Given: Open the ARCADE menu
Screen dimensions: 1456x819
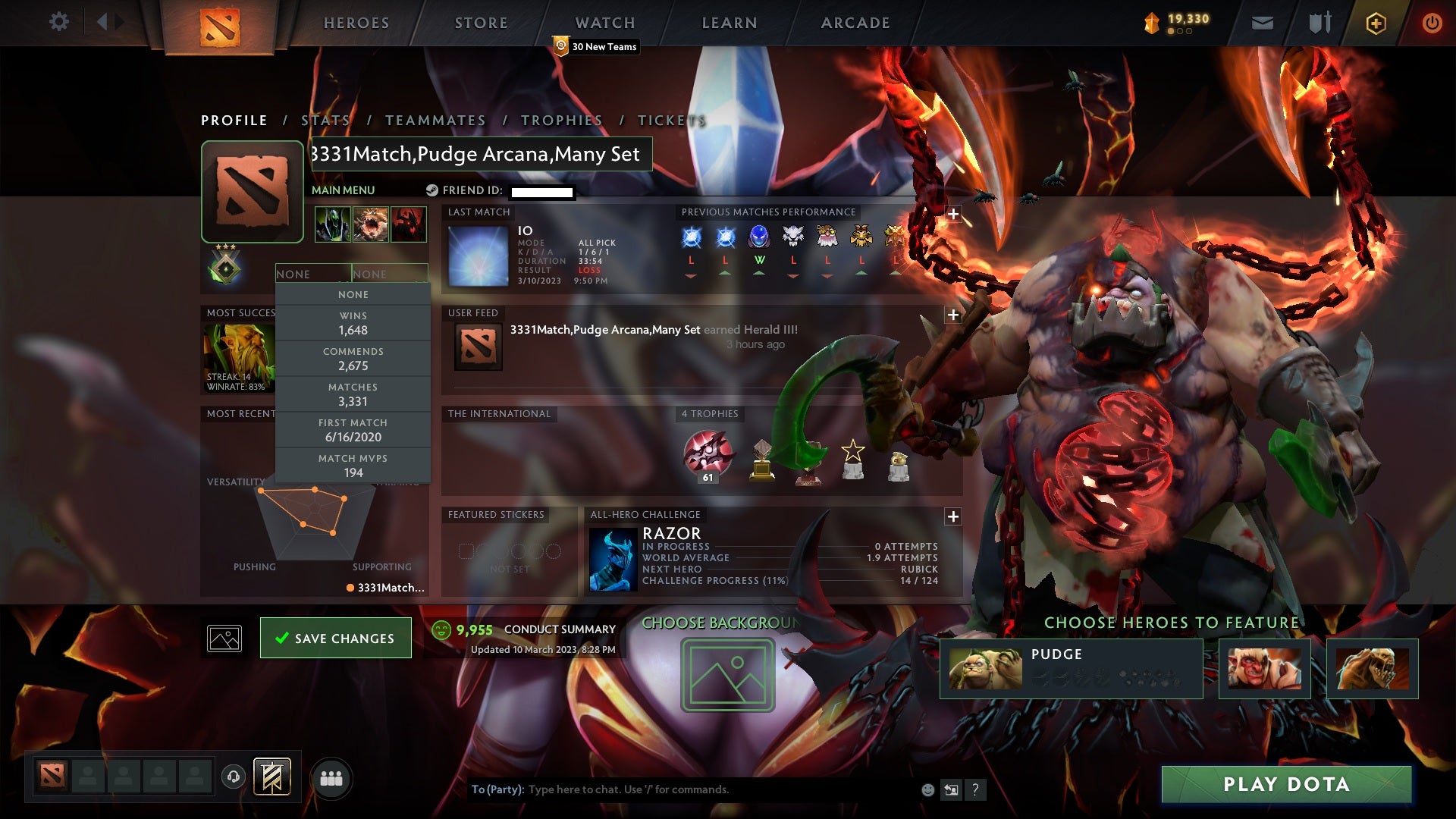Looking at the screenshot, I should point(855,22).
